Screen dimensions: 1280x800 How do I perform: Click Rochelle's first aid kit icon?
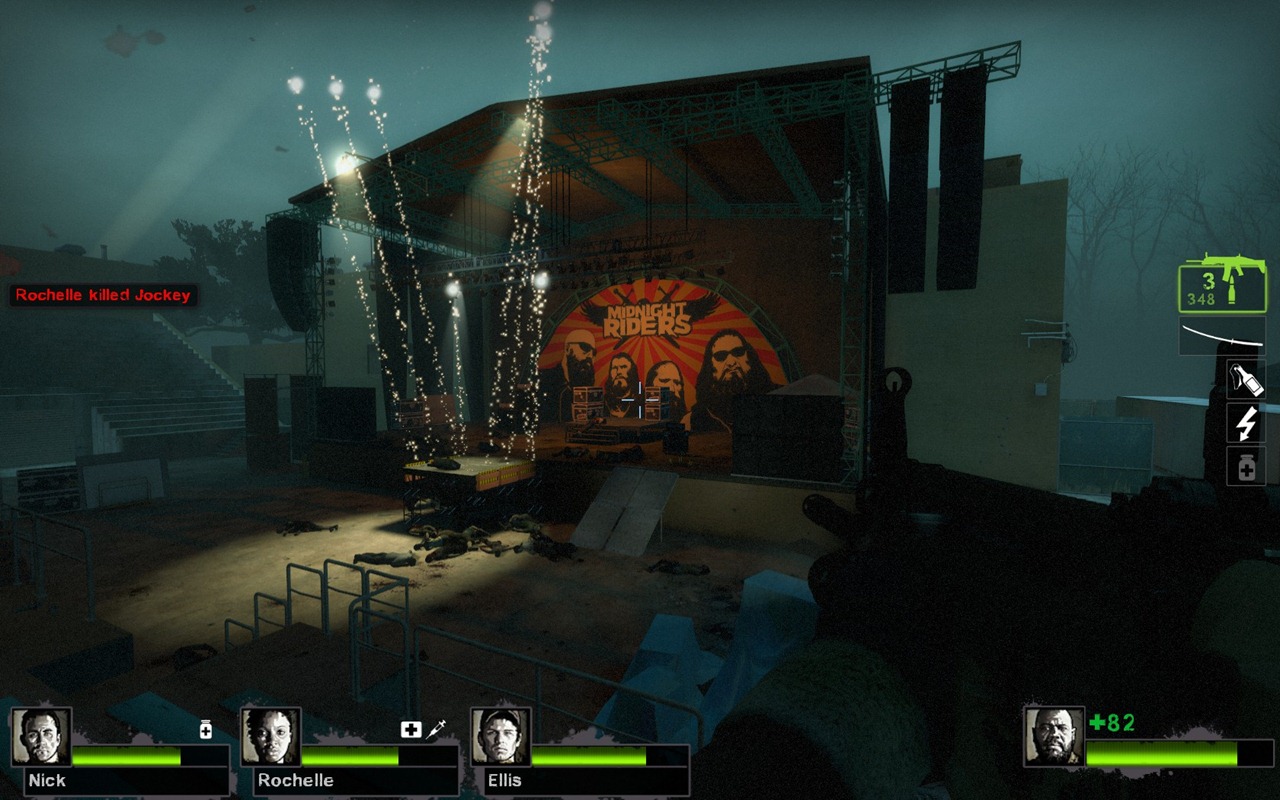point(411,730)
